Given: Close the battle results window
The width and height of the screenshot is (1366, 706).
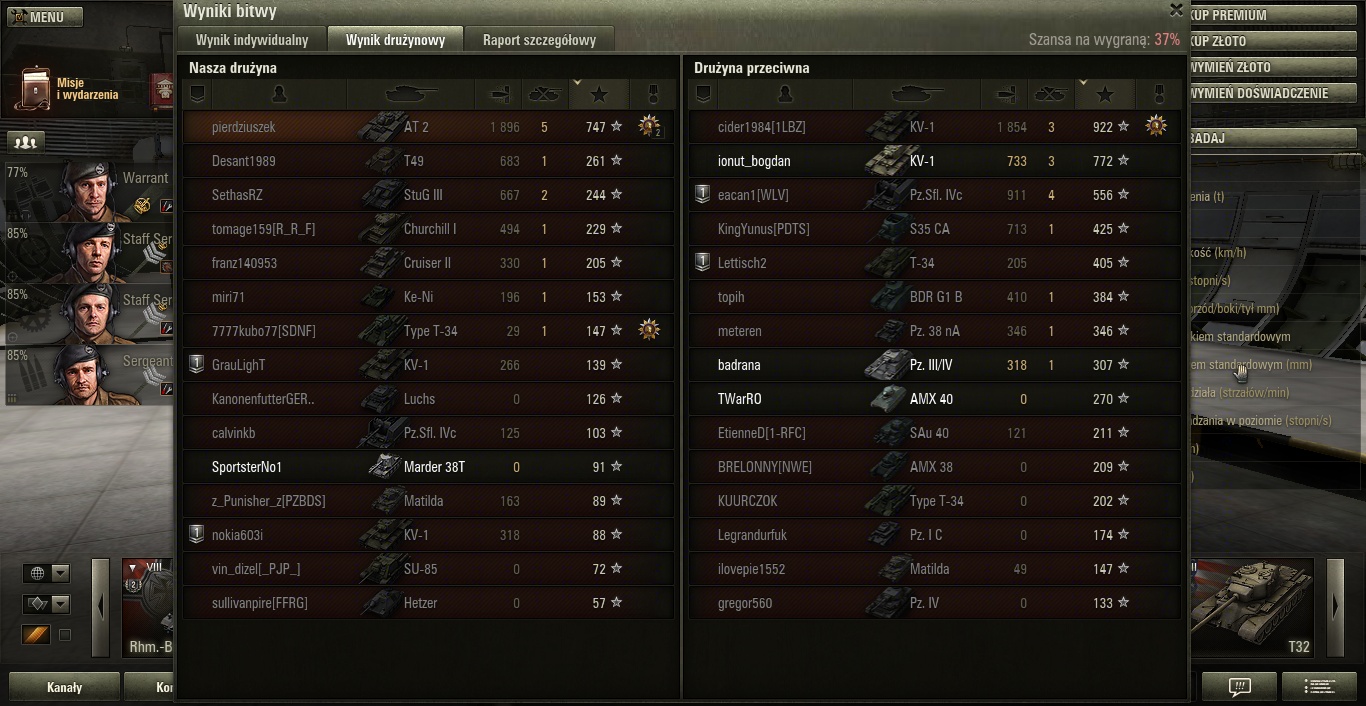Looking at the screenshot, I should tap(1176, 10).
